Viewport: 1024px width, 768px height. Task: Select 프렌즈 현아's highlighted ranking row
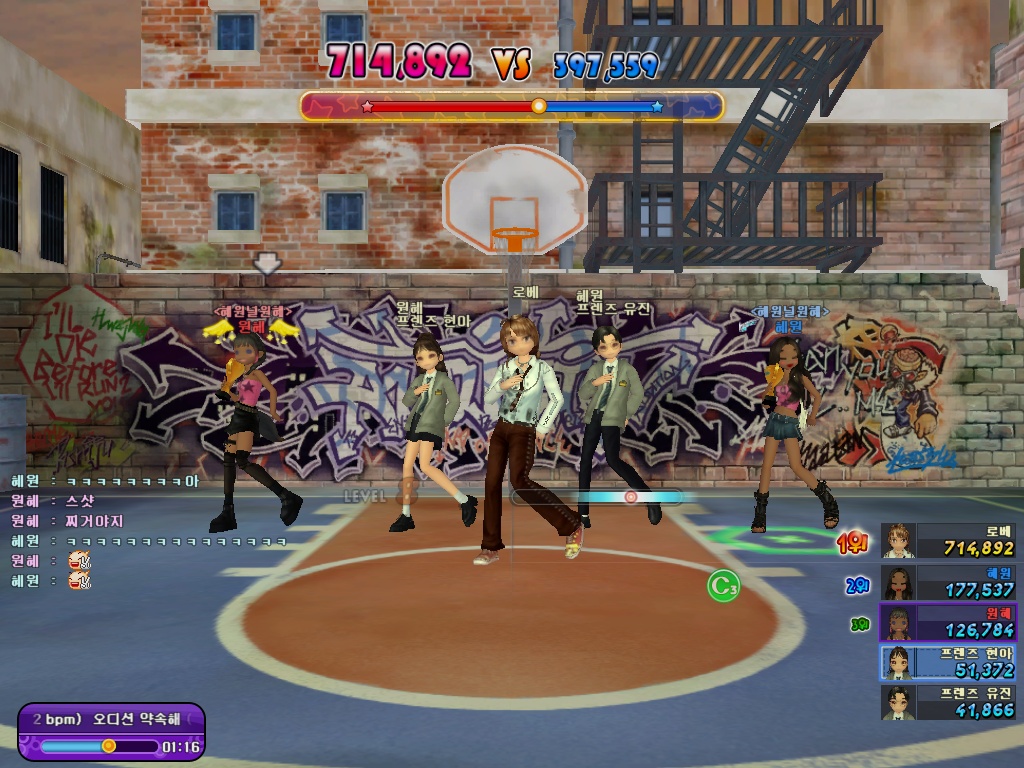click(x=948, y=662)
